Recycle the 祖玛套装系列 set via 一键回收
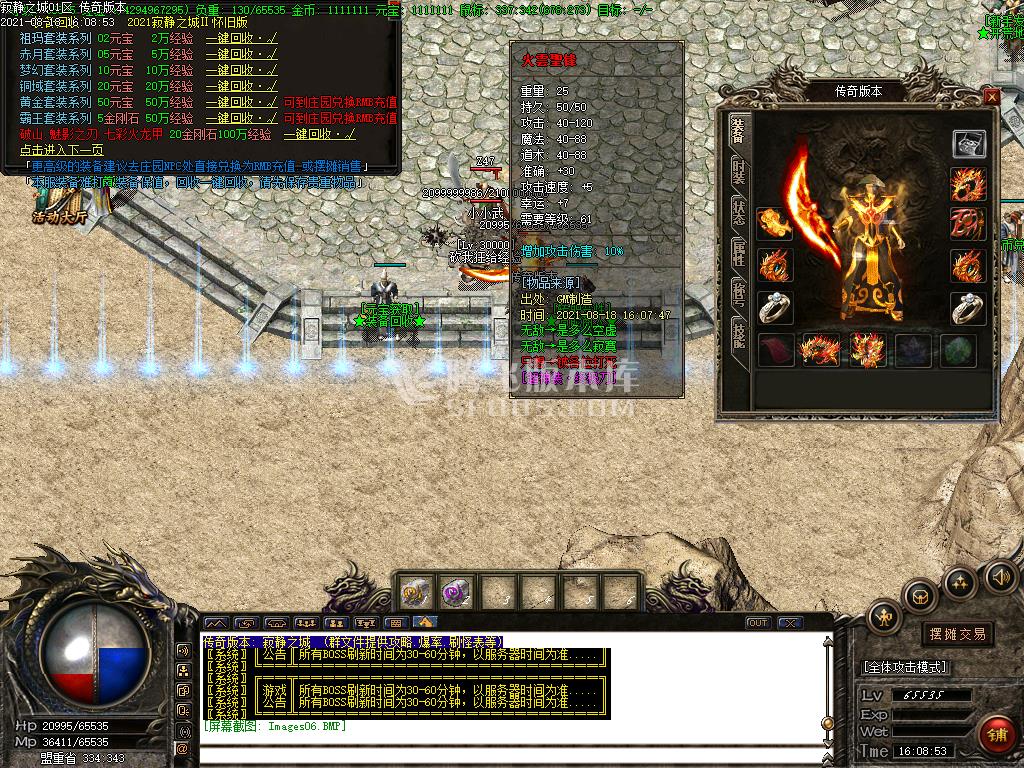The image size is (1024, 768). [241, 38]
